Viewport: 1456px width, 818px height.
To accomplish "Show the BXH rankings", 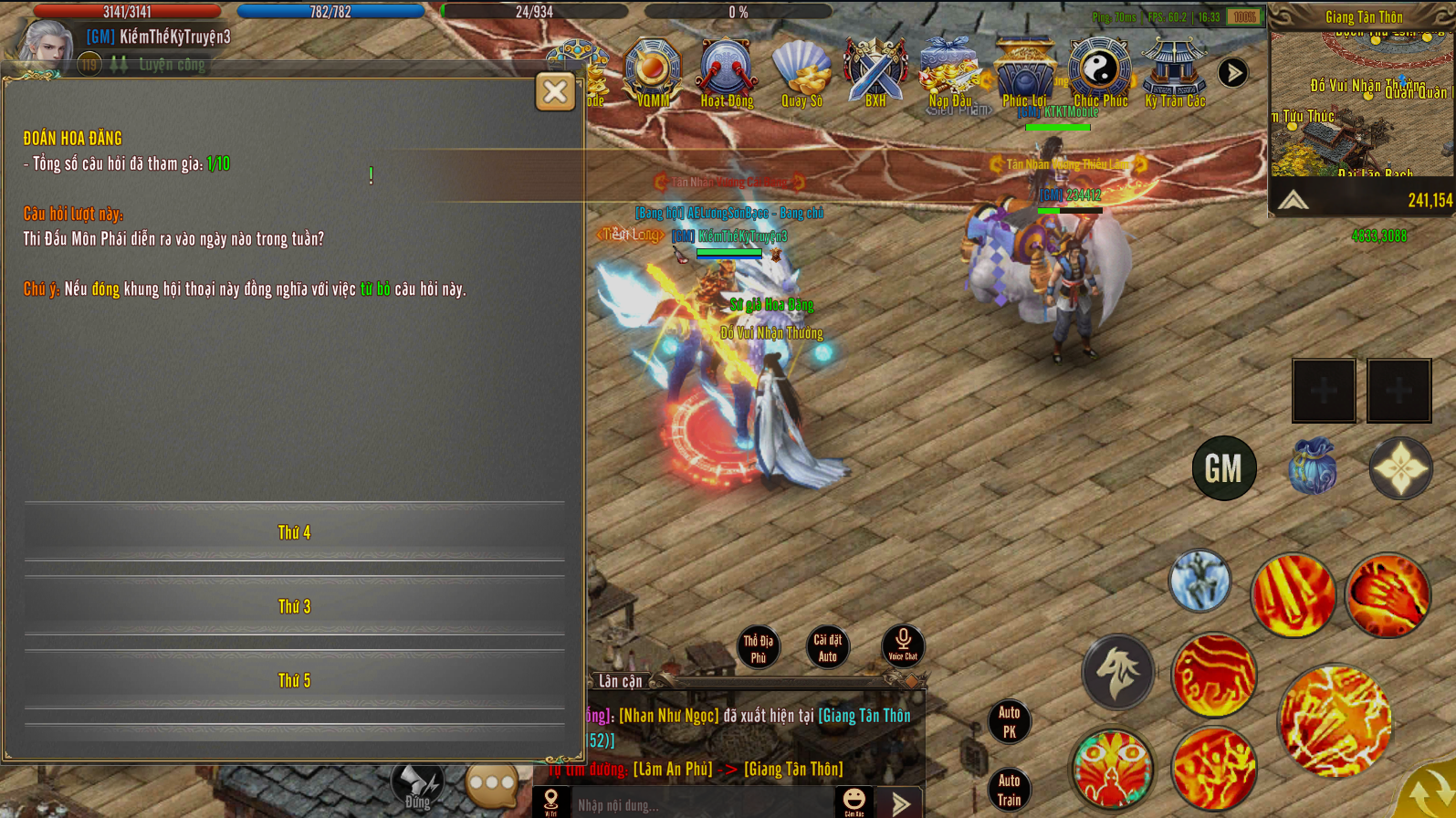I will click(875, 72).
